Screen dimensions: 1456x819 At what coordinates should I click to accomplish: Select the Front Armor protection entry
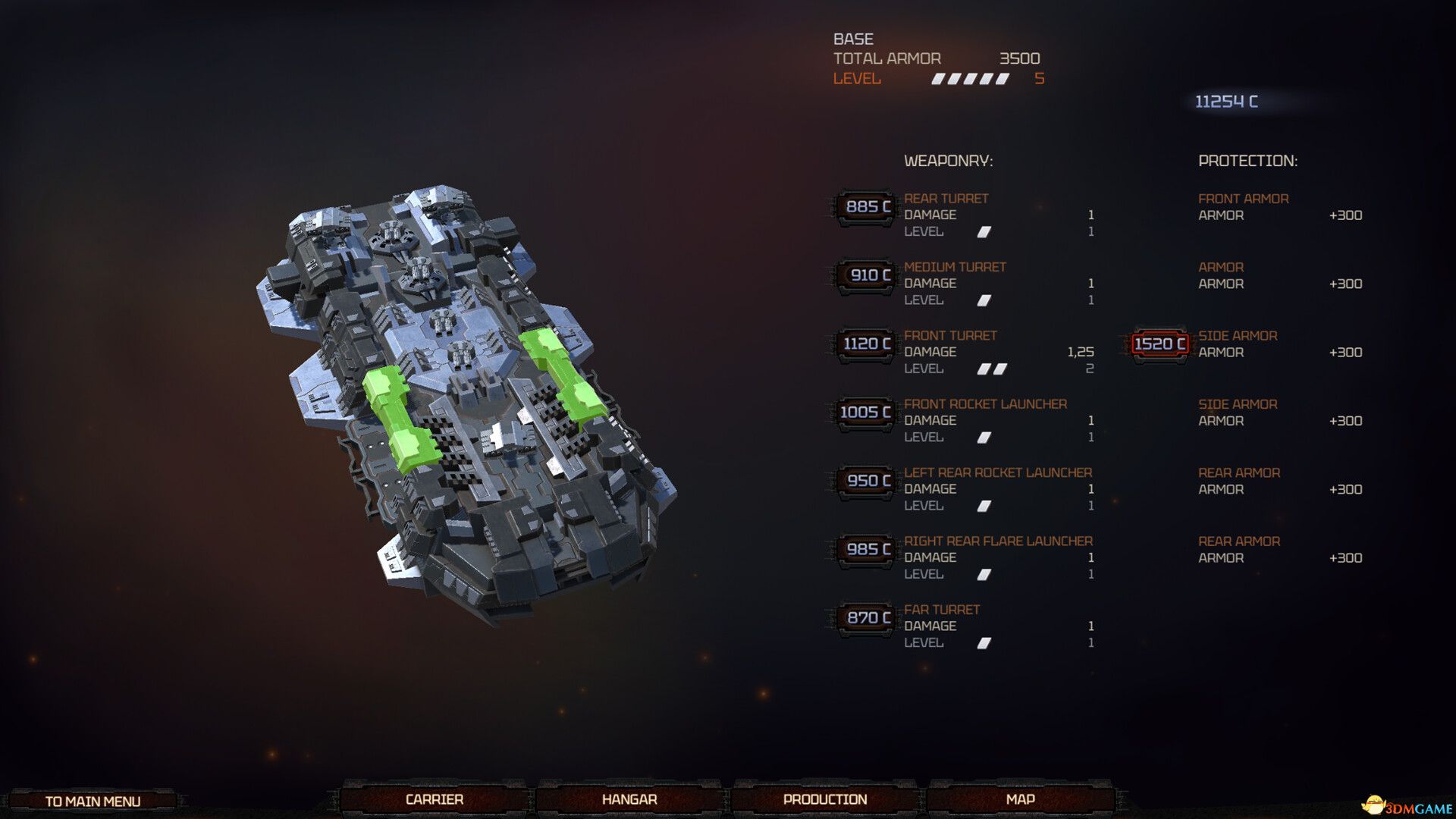tap(1243, 199)
